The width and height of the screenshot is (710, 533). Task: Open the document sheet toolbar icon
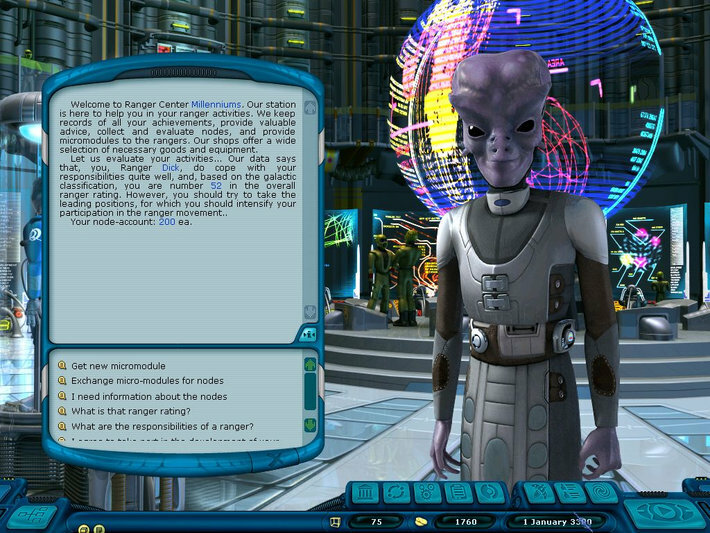click(x=458, y=493)
